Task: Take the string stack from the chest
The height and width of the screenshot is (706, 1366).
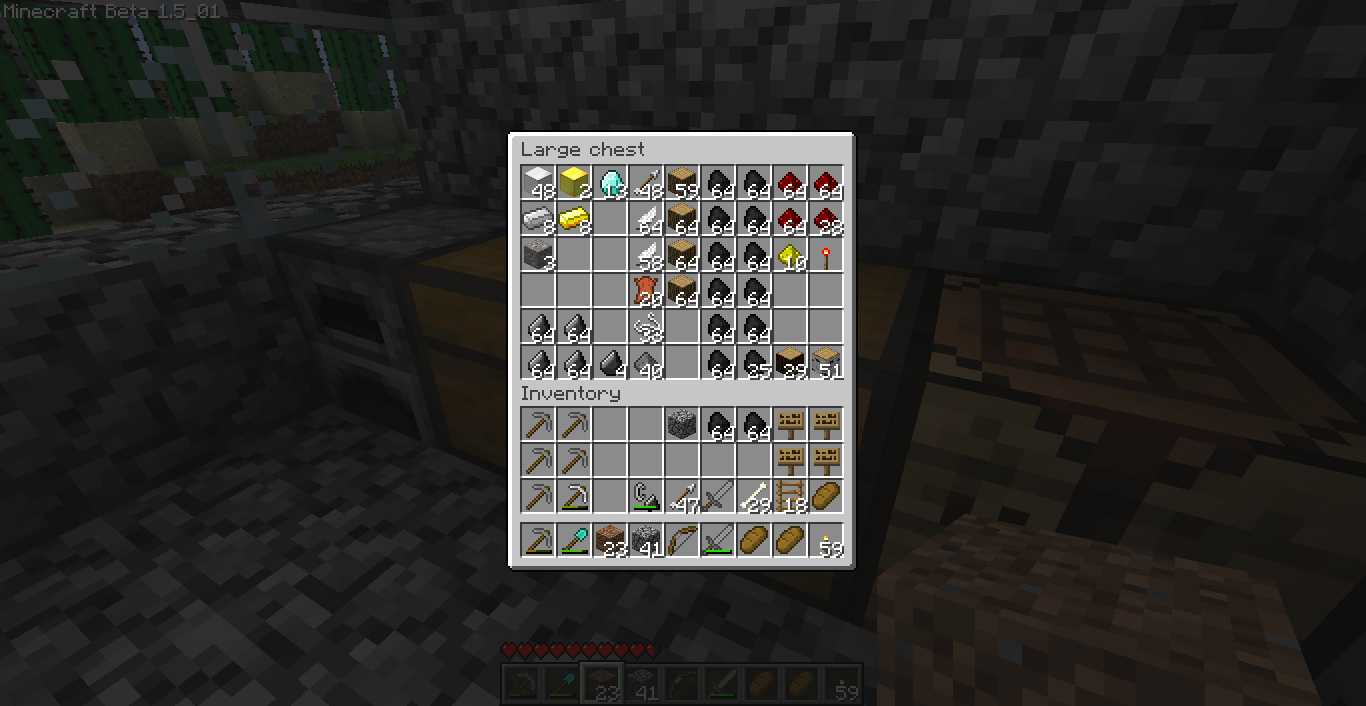Action: coord(646,327)
